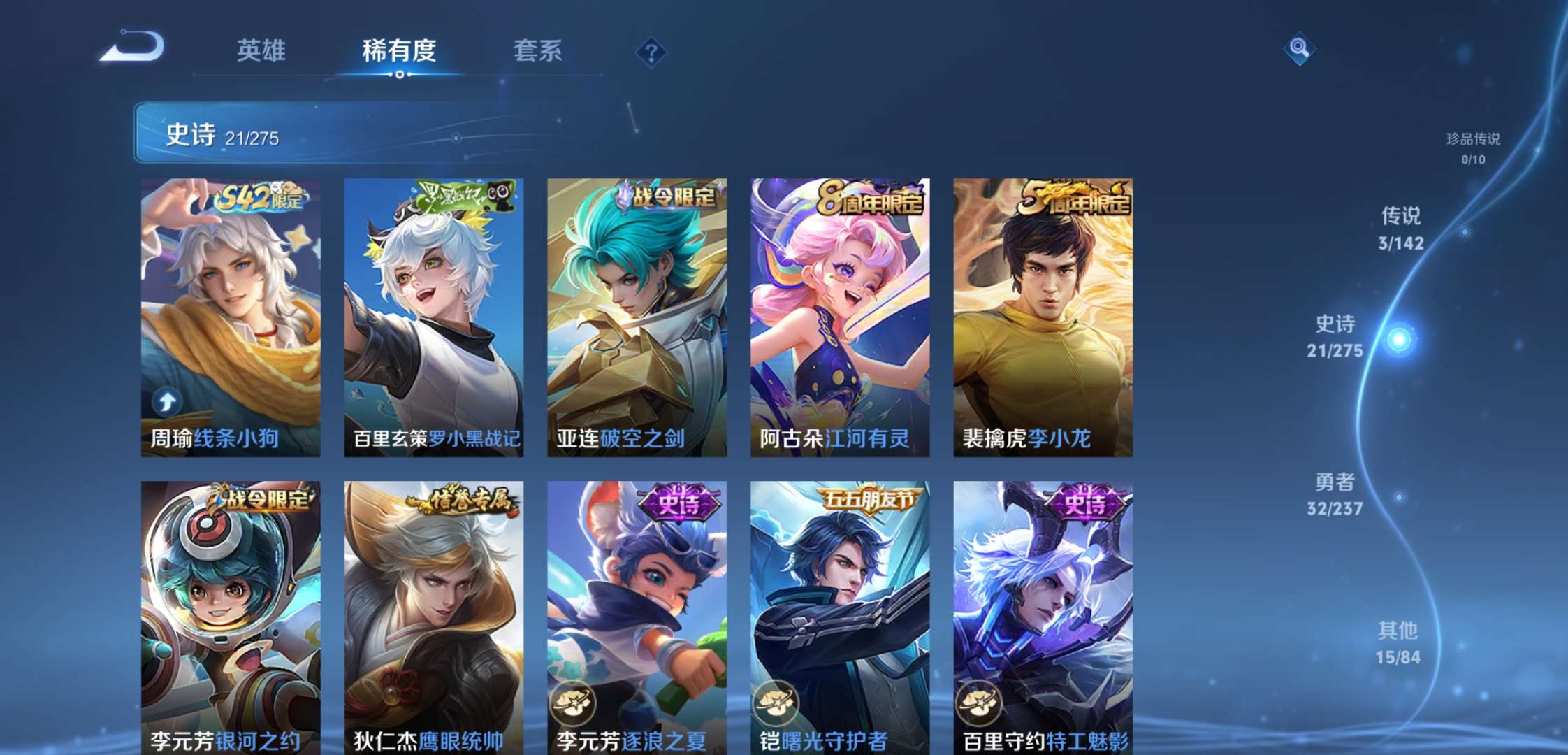Open help via the question mark icon
The image size is (1568, 755).
[x=651, y=50]
